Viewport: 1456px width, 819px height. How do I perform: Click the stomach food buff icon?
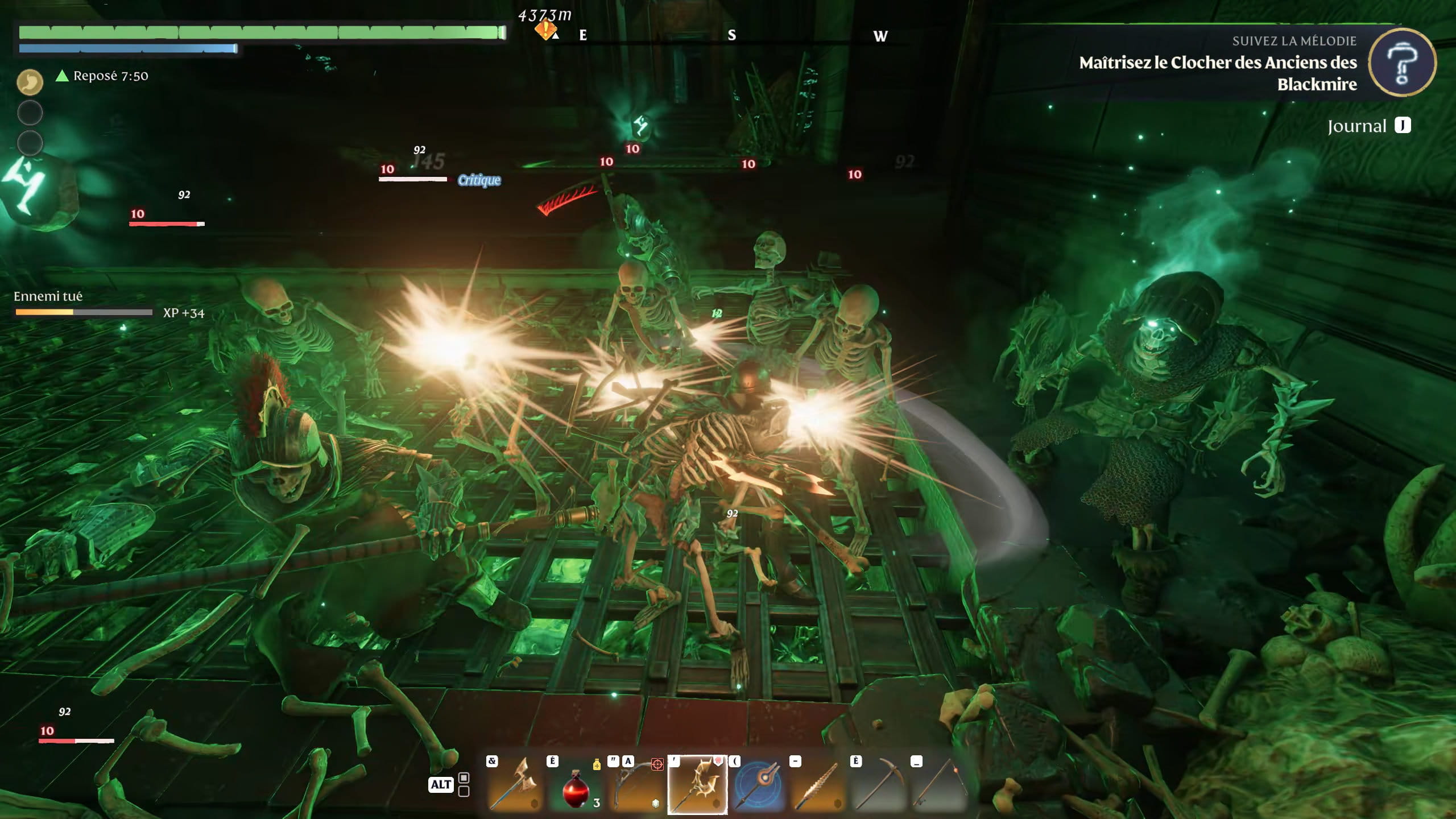[30, 82]
